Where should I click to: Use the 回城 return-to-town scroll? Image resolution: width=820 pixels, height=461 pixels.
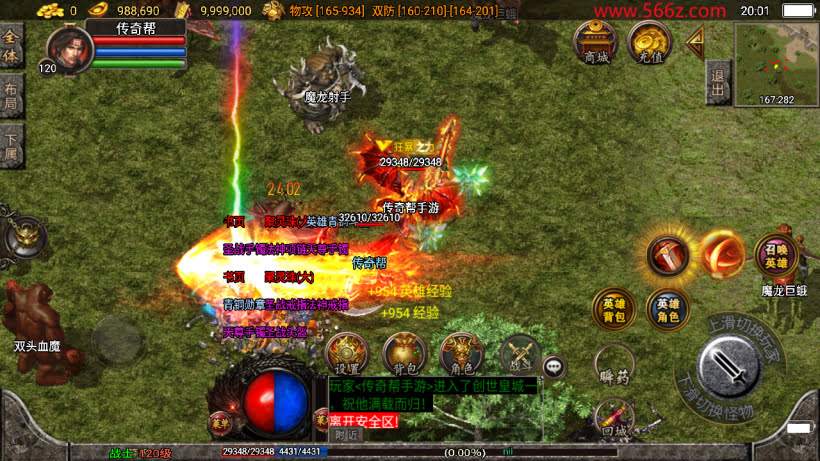click(x=613, y=418)
